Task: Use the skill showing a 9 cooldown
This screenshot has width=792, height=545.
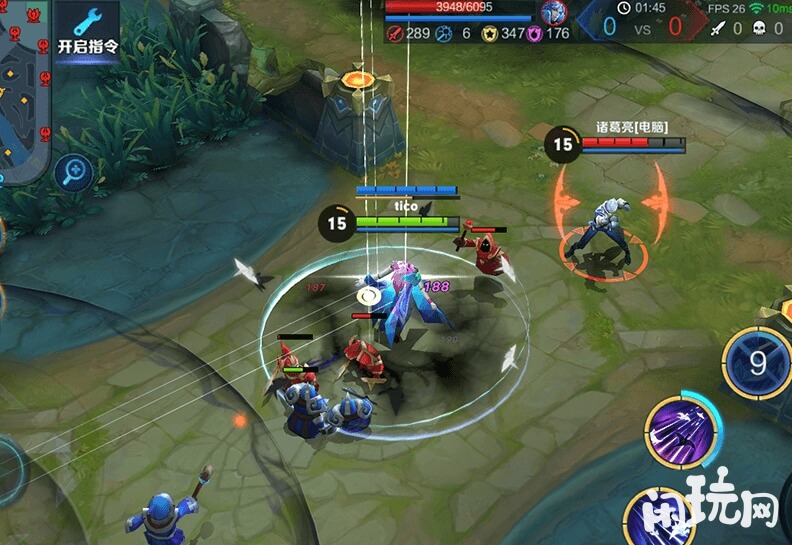Action: [x=758, y=362]
